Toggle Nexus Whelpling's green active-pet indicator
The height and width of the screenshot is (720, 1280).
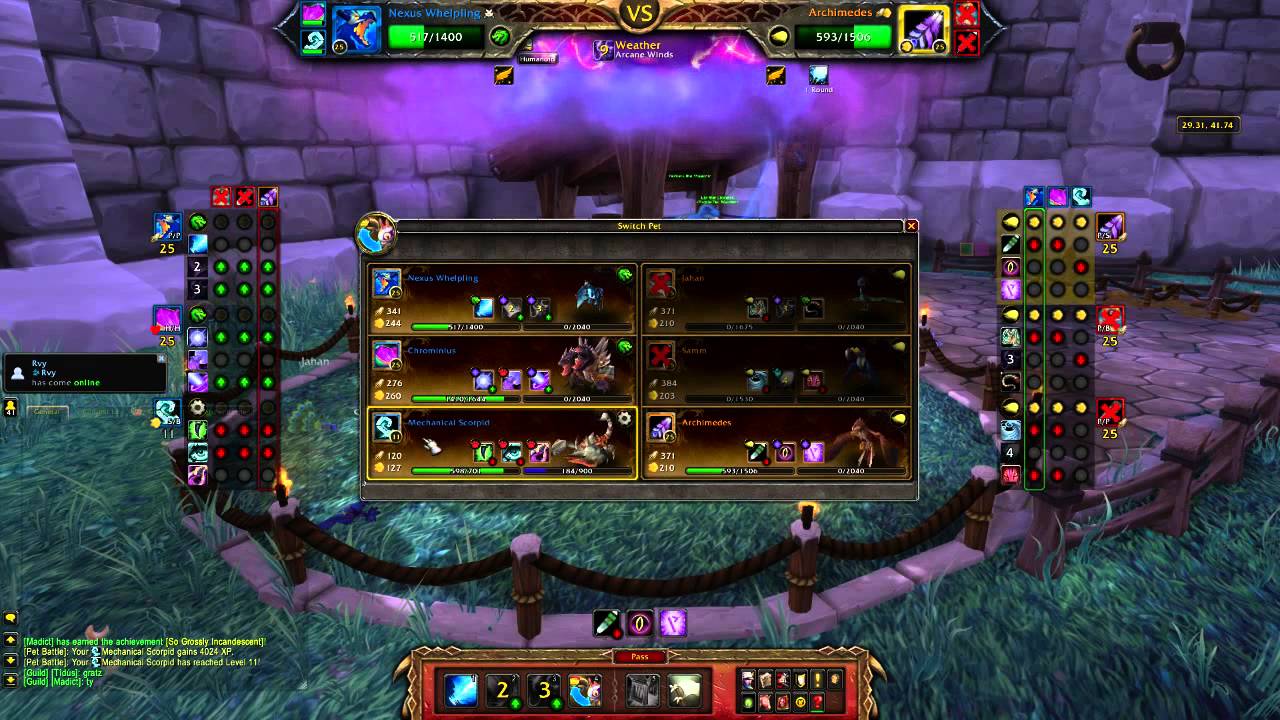(x=625, y=273)
